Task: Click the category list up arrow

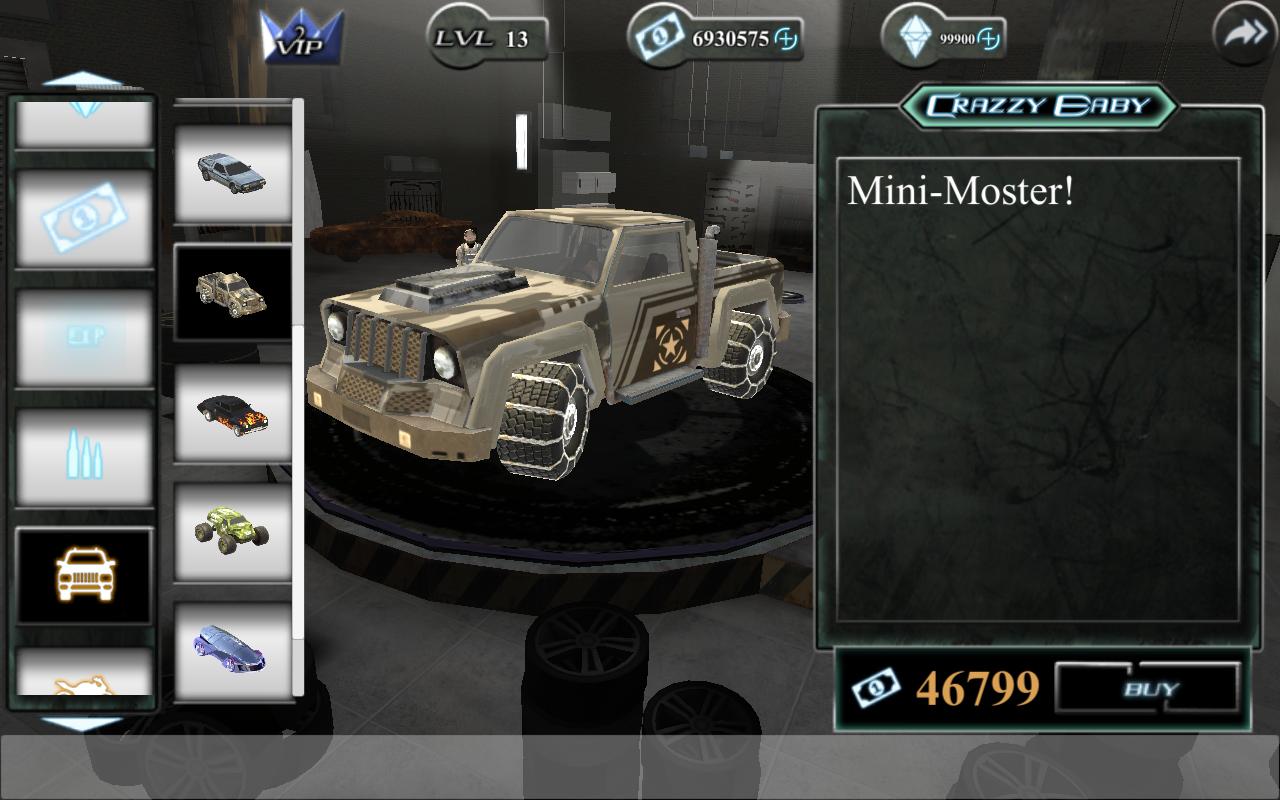Action: point(83,80)
